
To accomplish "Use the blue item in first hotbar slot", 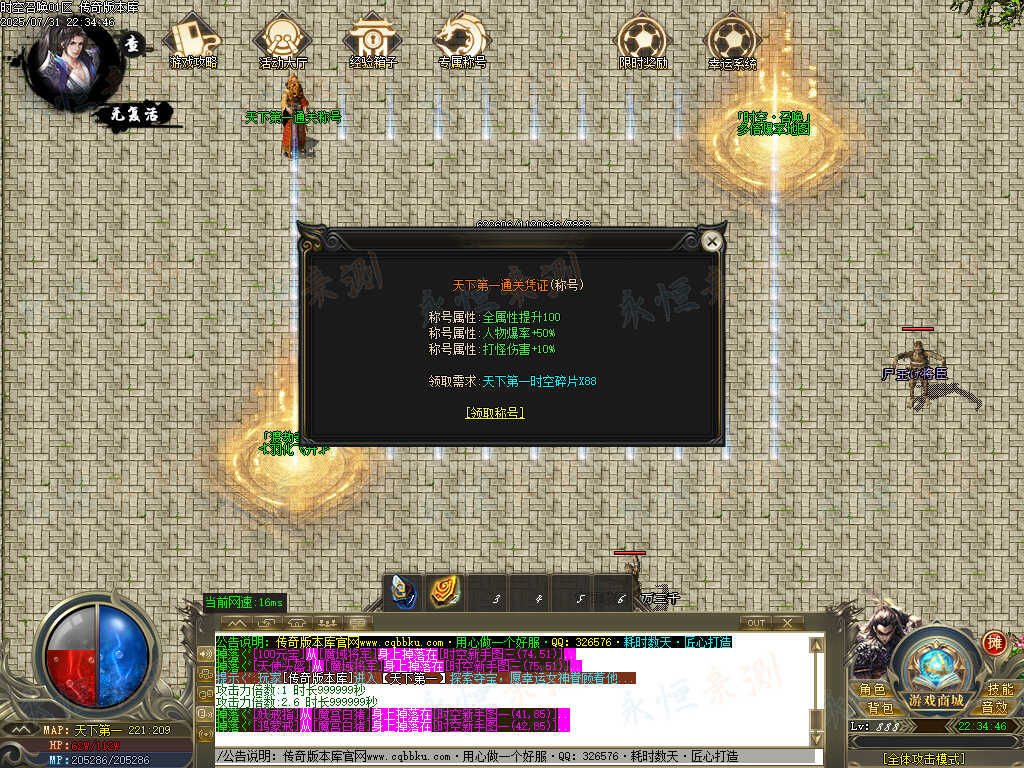I will (404, 591).
